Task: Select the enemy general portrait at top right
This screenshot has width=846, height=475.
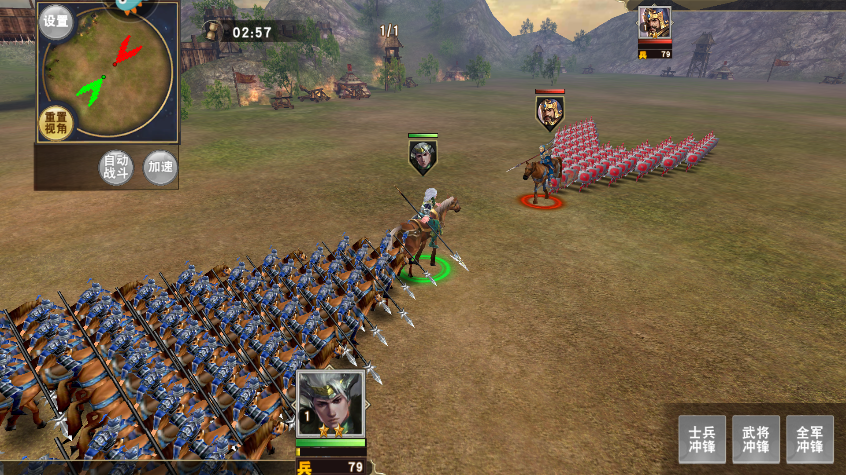Action: [655, 23]
